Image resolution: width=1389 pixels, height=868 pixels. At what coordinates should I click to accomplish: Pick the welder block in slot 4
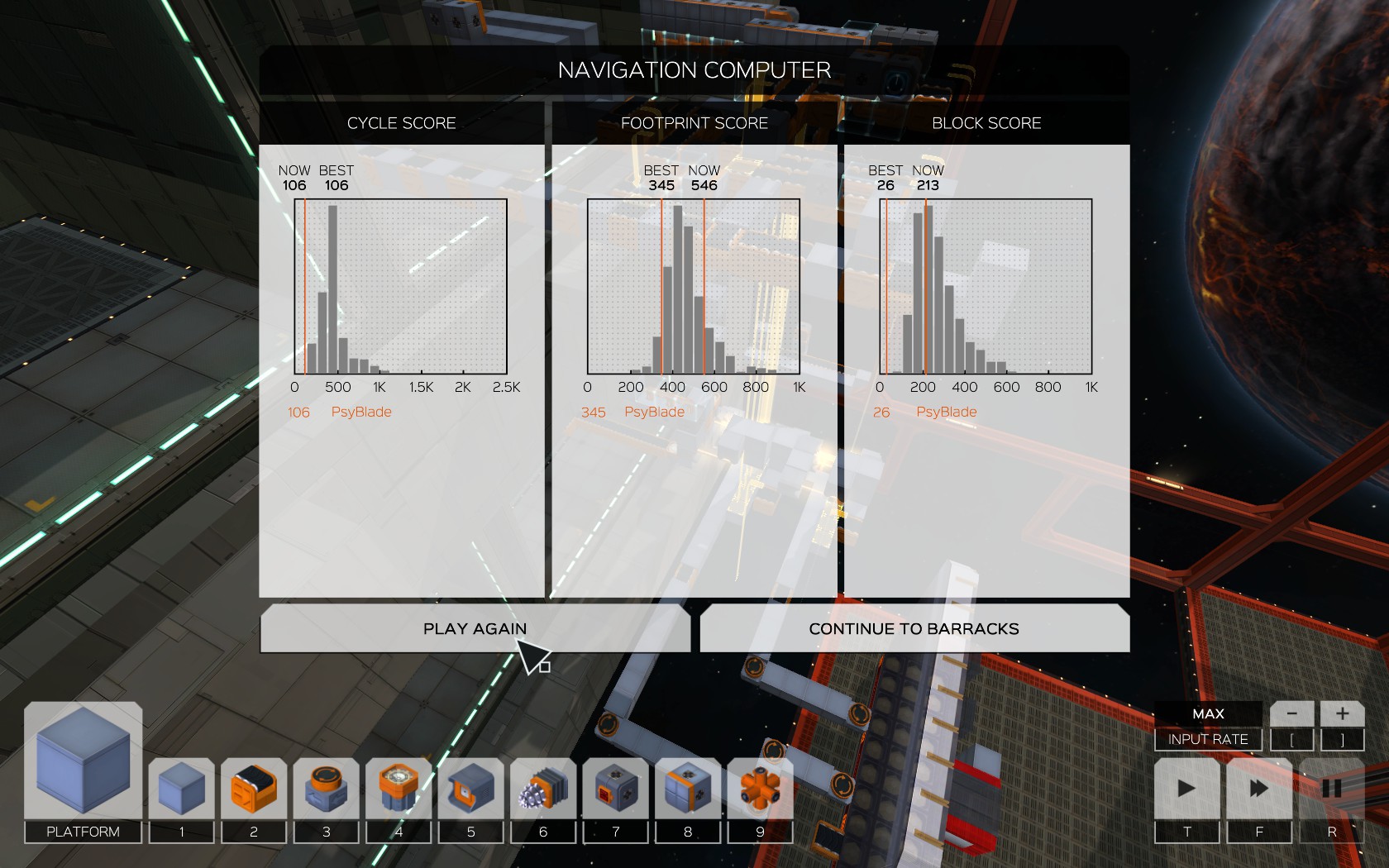(x=399, y=789)
